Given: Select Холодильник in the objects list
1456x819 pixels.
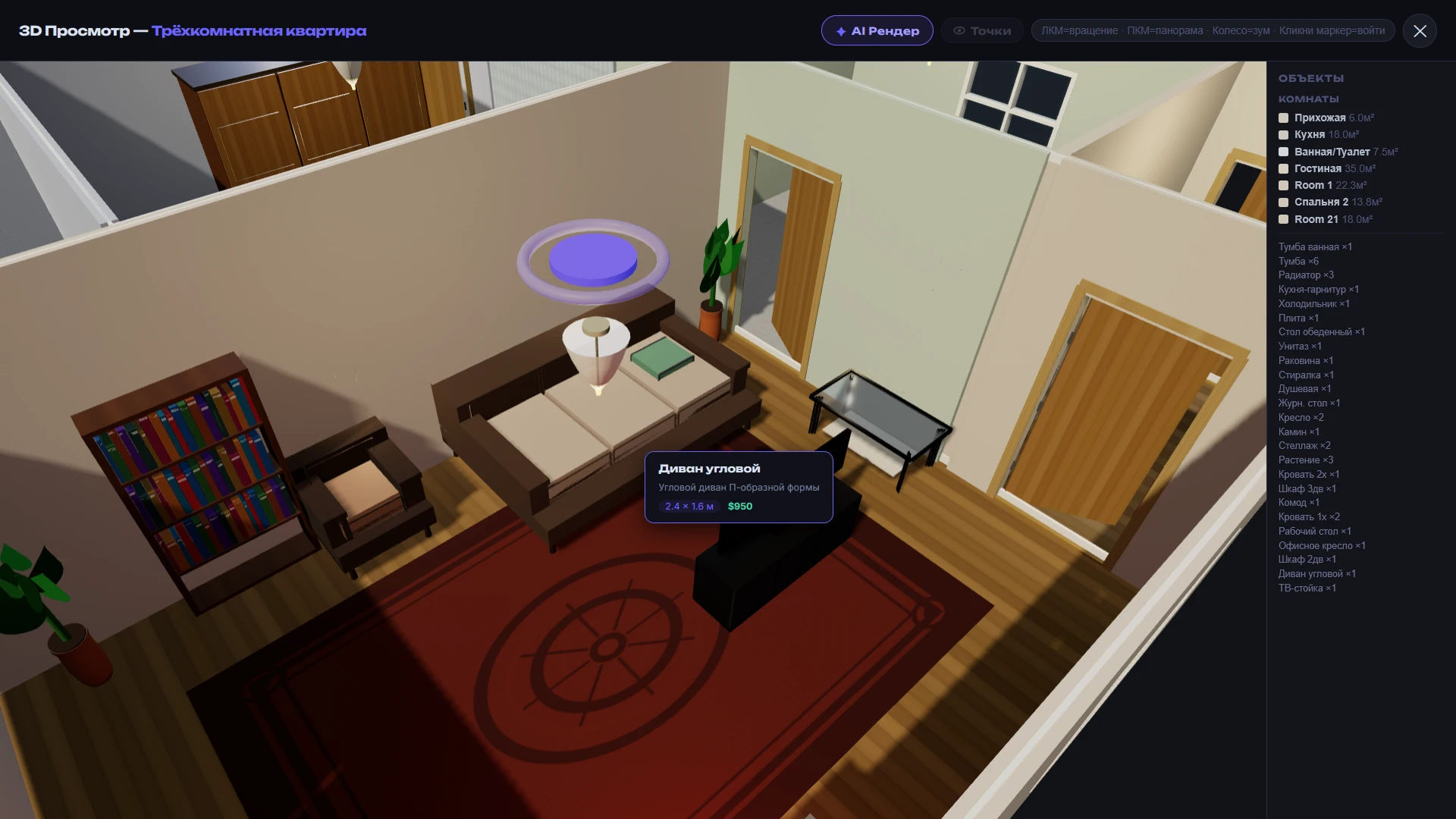Looking at the screenshot, I should pos(1313,303).
